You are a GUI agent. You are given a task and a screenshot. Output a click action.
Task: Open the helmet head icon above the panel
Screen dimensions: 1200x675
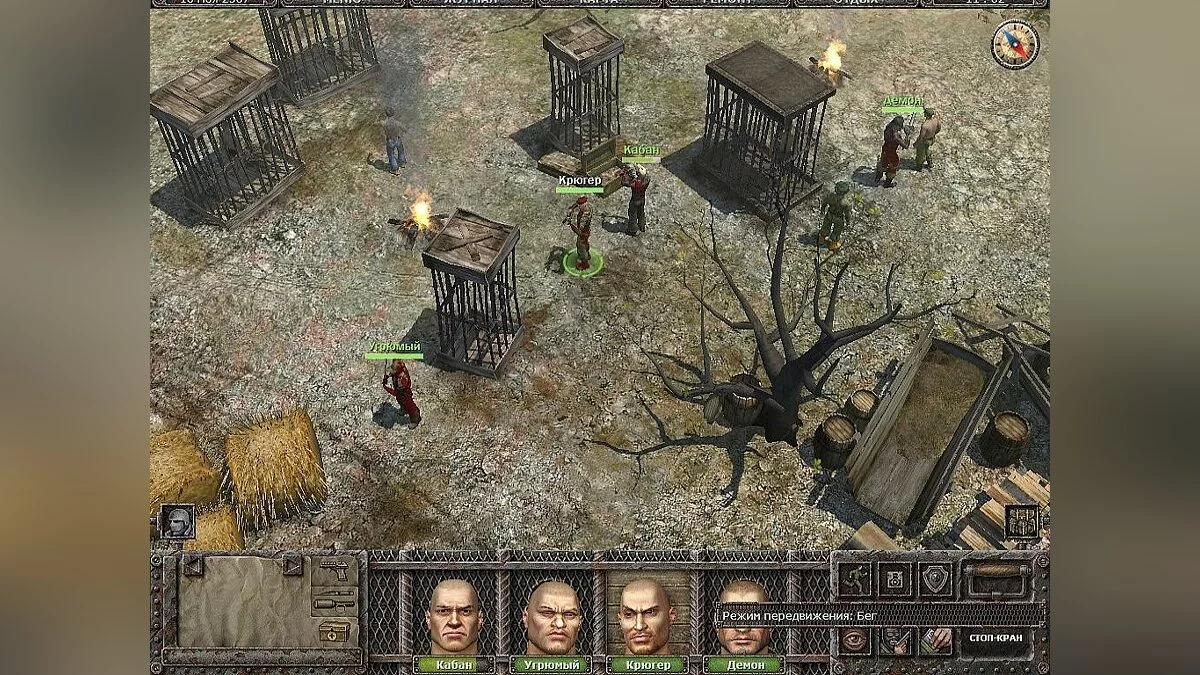point(177,522)
